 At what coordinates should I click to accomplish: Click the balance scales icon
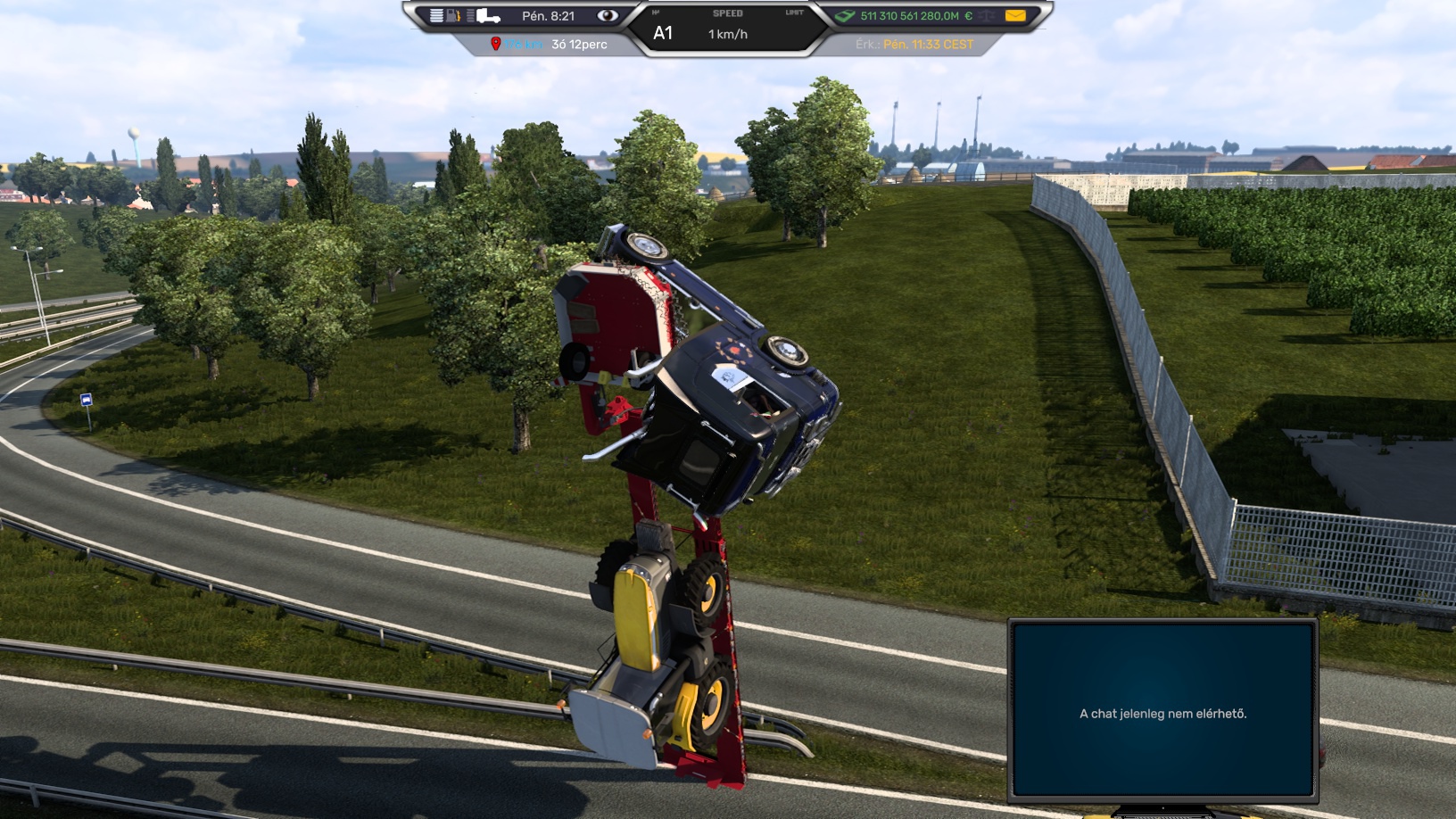(x=987, y=15)
